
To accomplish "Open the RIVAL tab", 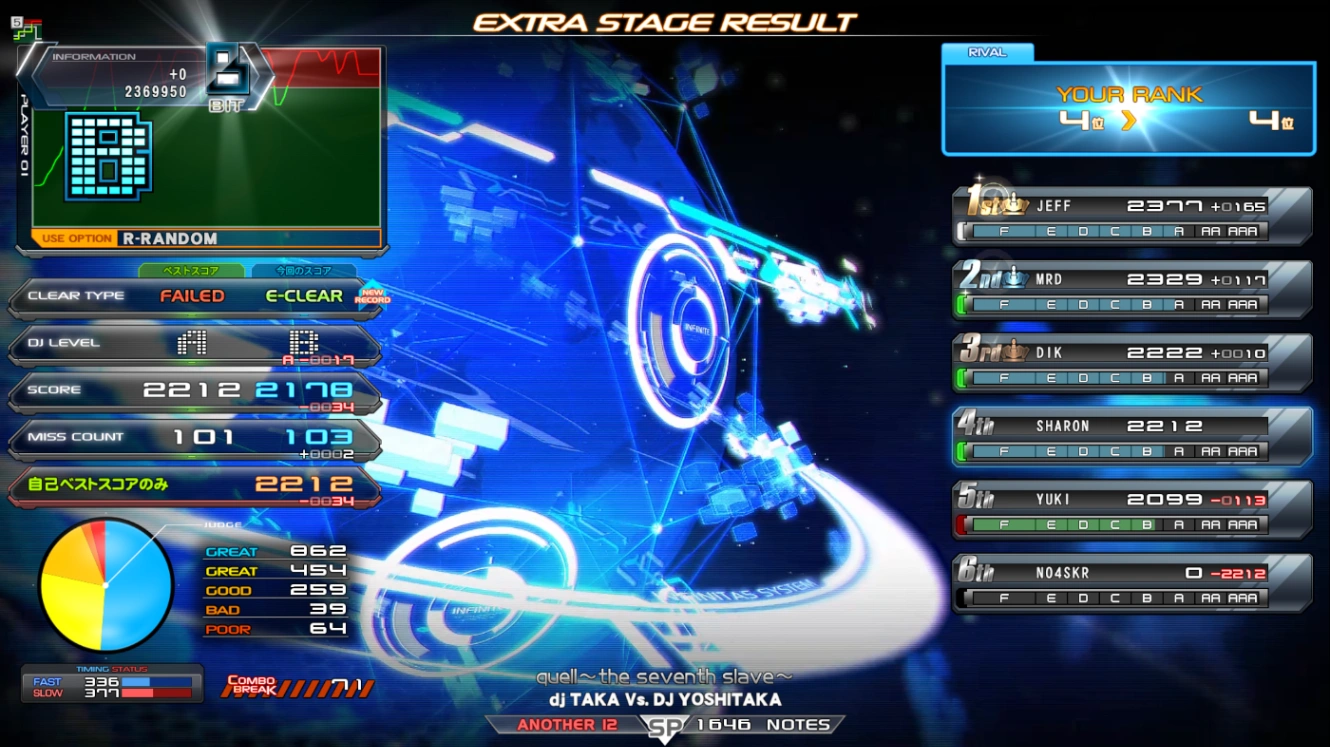I will tap(987, 52).
